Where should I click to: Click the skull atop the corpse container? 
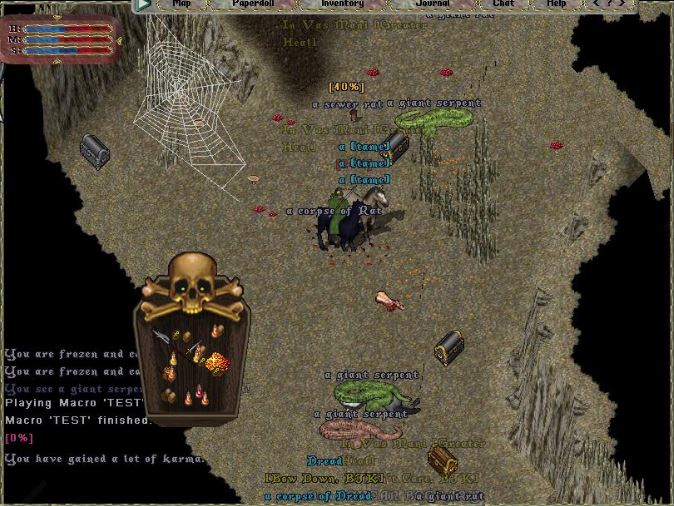point(191,283)
